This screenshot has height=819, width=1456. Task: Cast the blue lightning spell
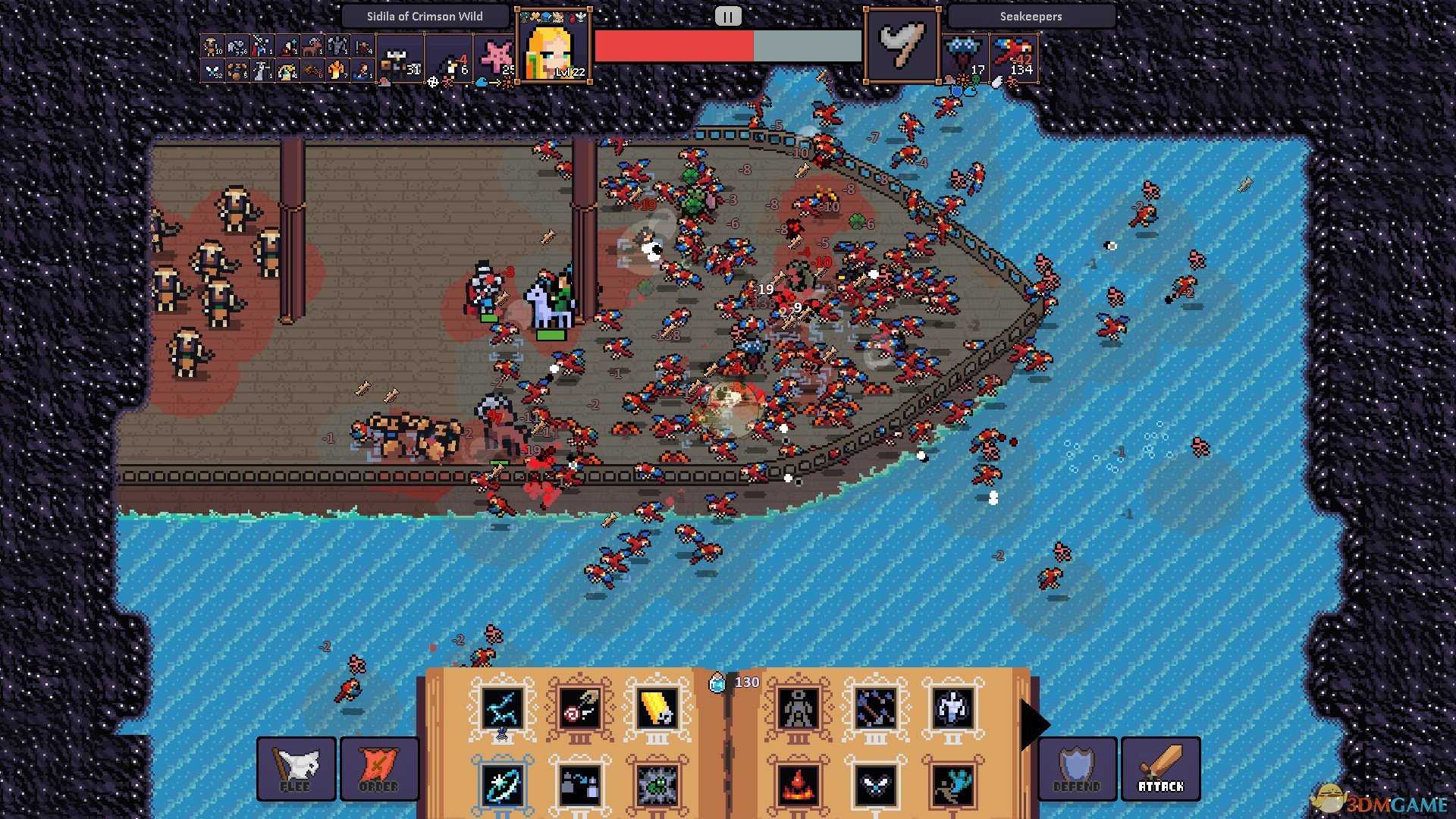(x=502, y=708)
